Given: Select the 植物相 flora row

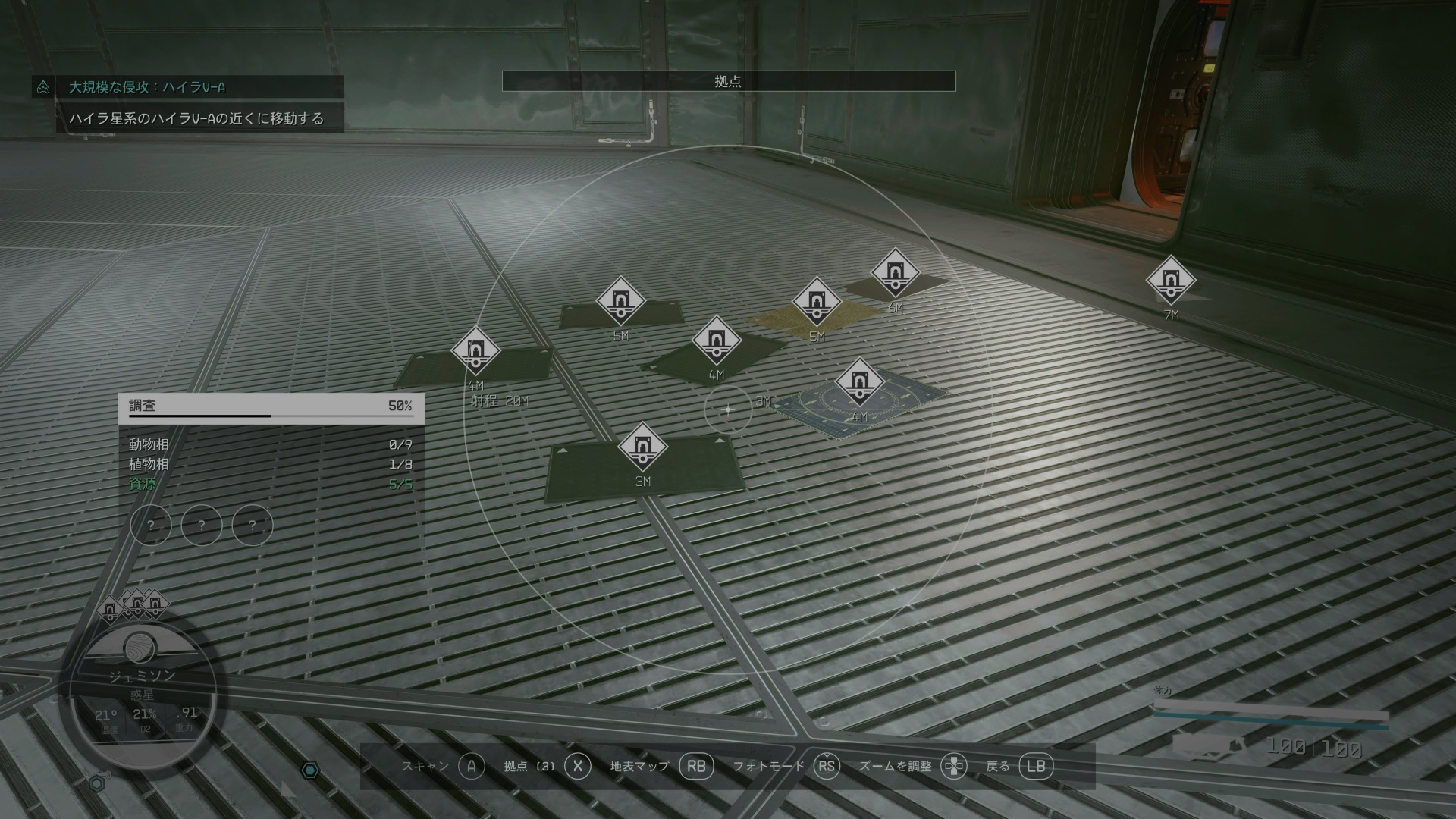Looking at the screenshot, I should tap(270, 464).
